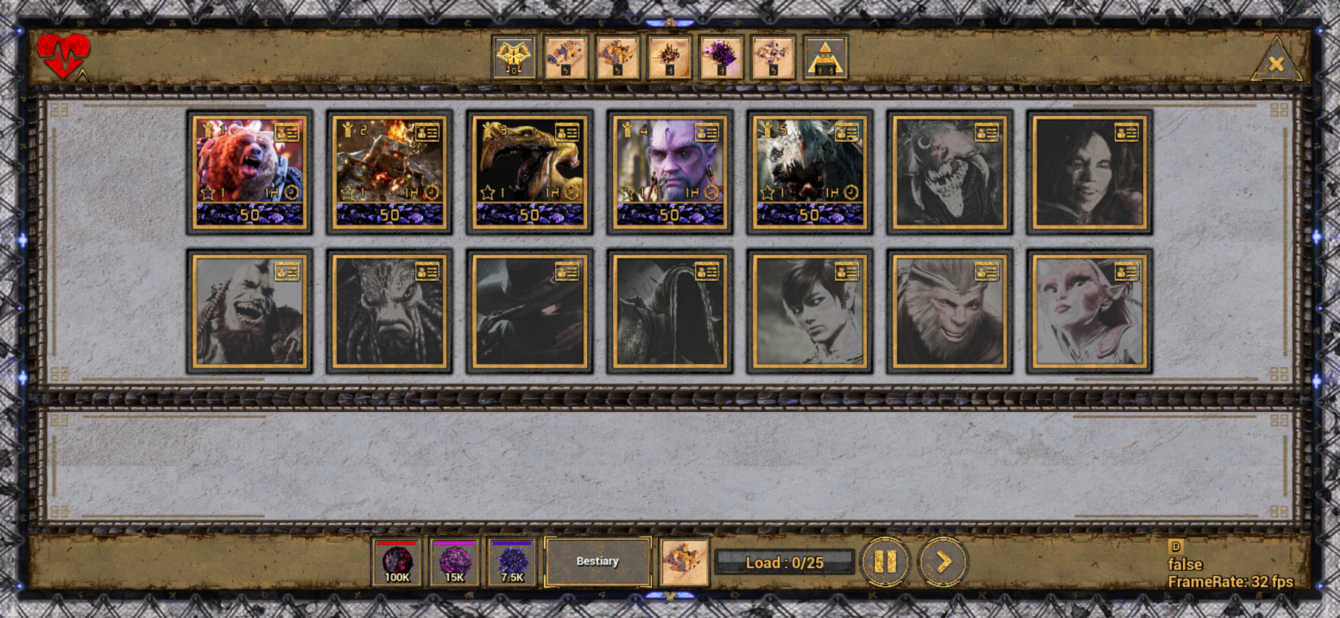
Task: Select the roaring bear creature card
Action: 249,172
